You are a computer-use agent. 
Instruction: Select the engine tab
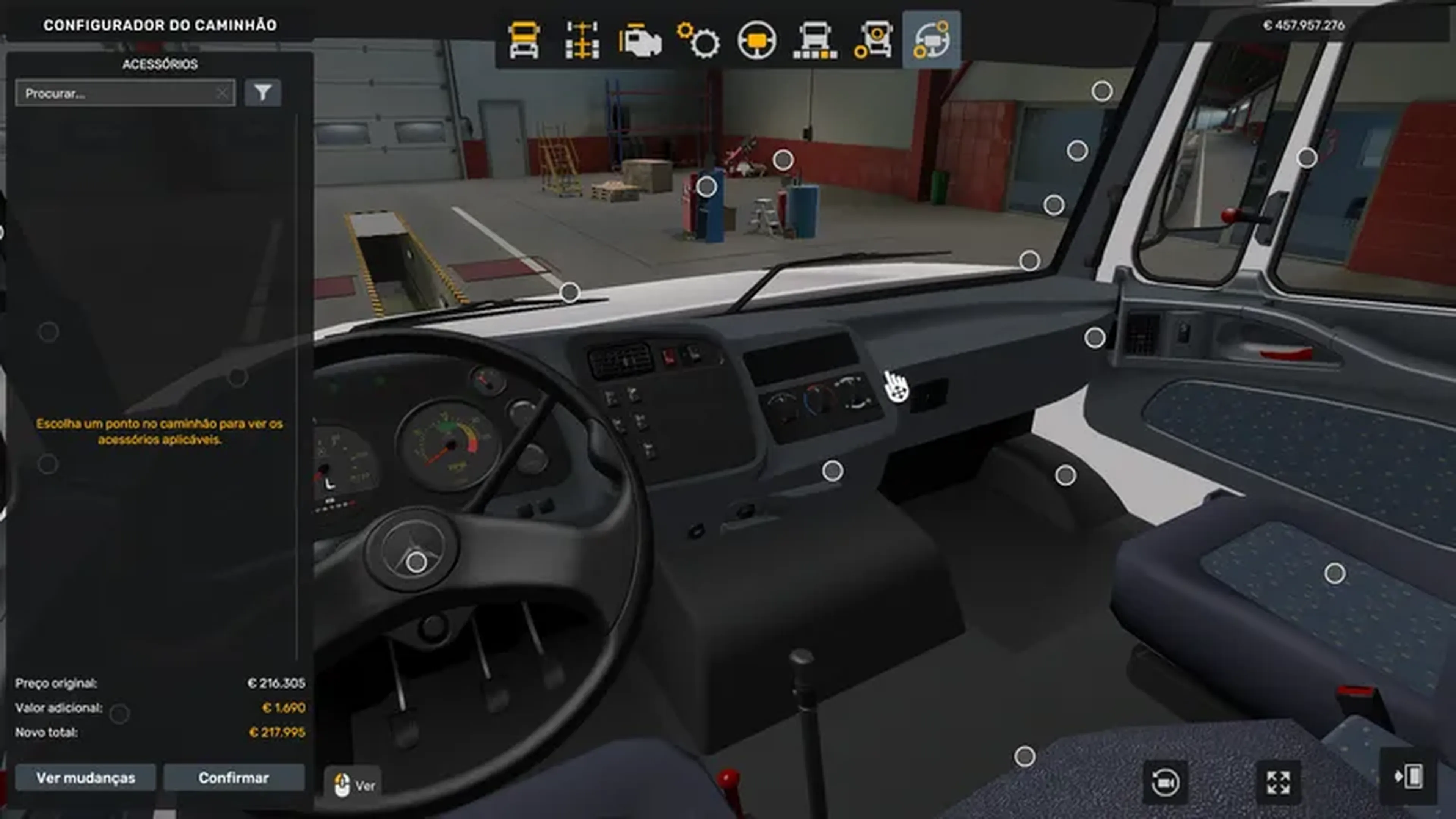(x=640, y=40)
